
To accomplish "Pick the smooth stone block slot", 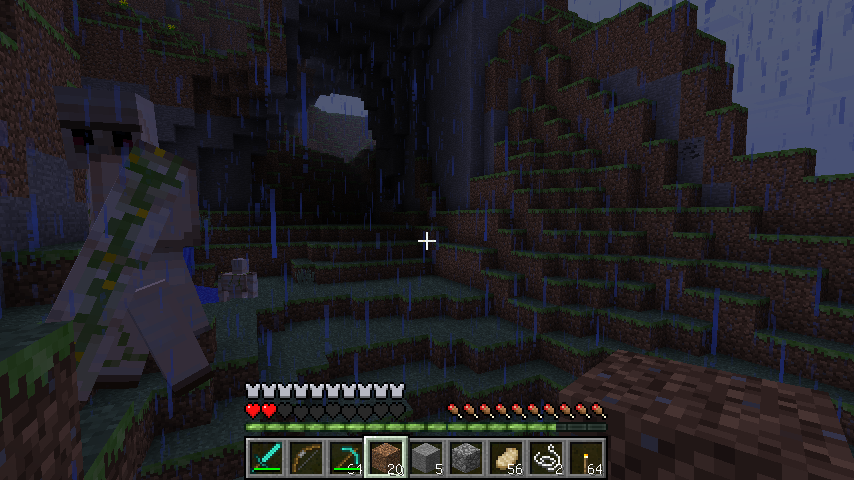I will [x=426, y=457].
